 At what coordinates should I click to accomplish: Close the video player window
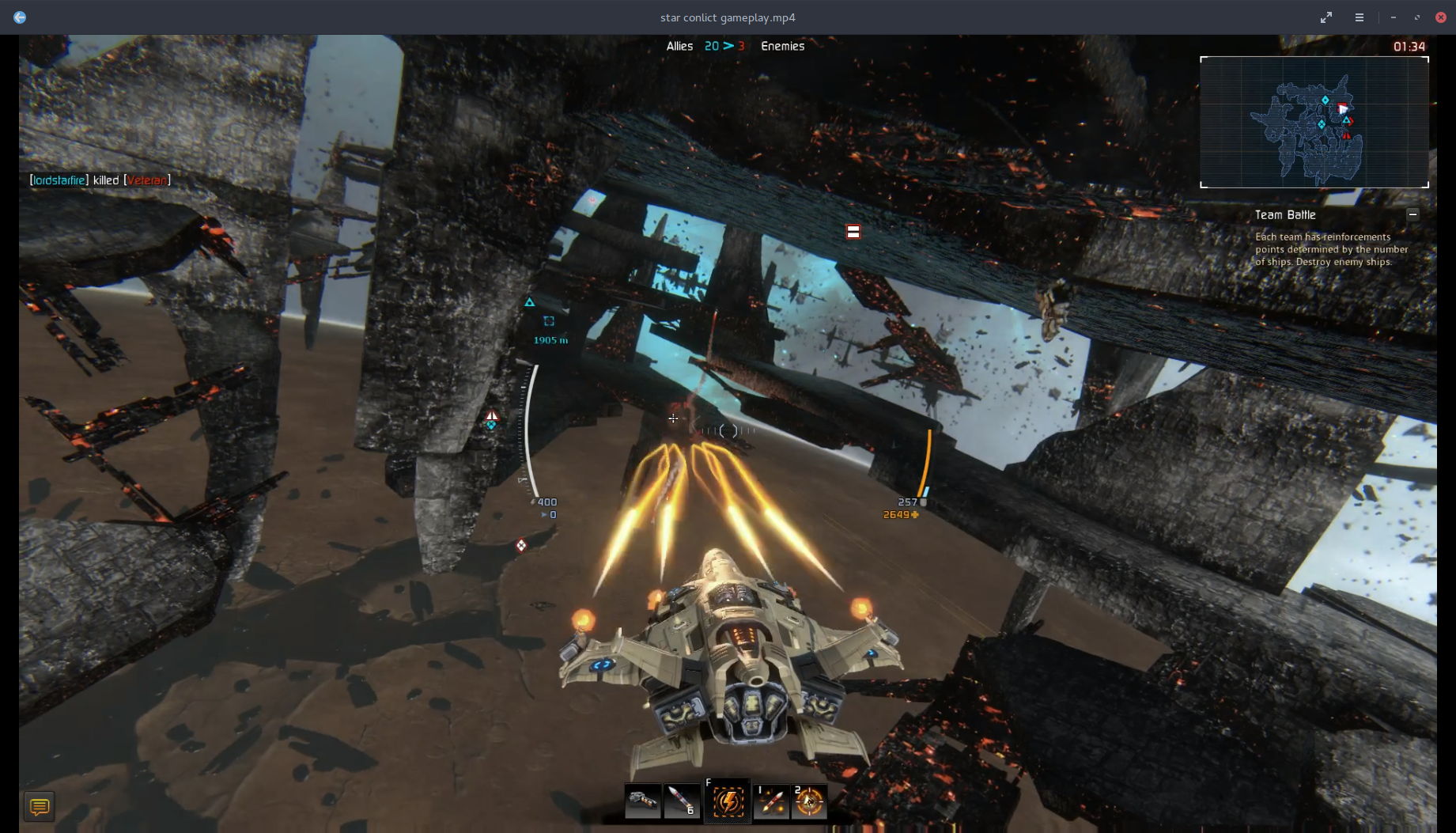pos(1441,17)
